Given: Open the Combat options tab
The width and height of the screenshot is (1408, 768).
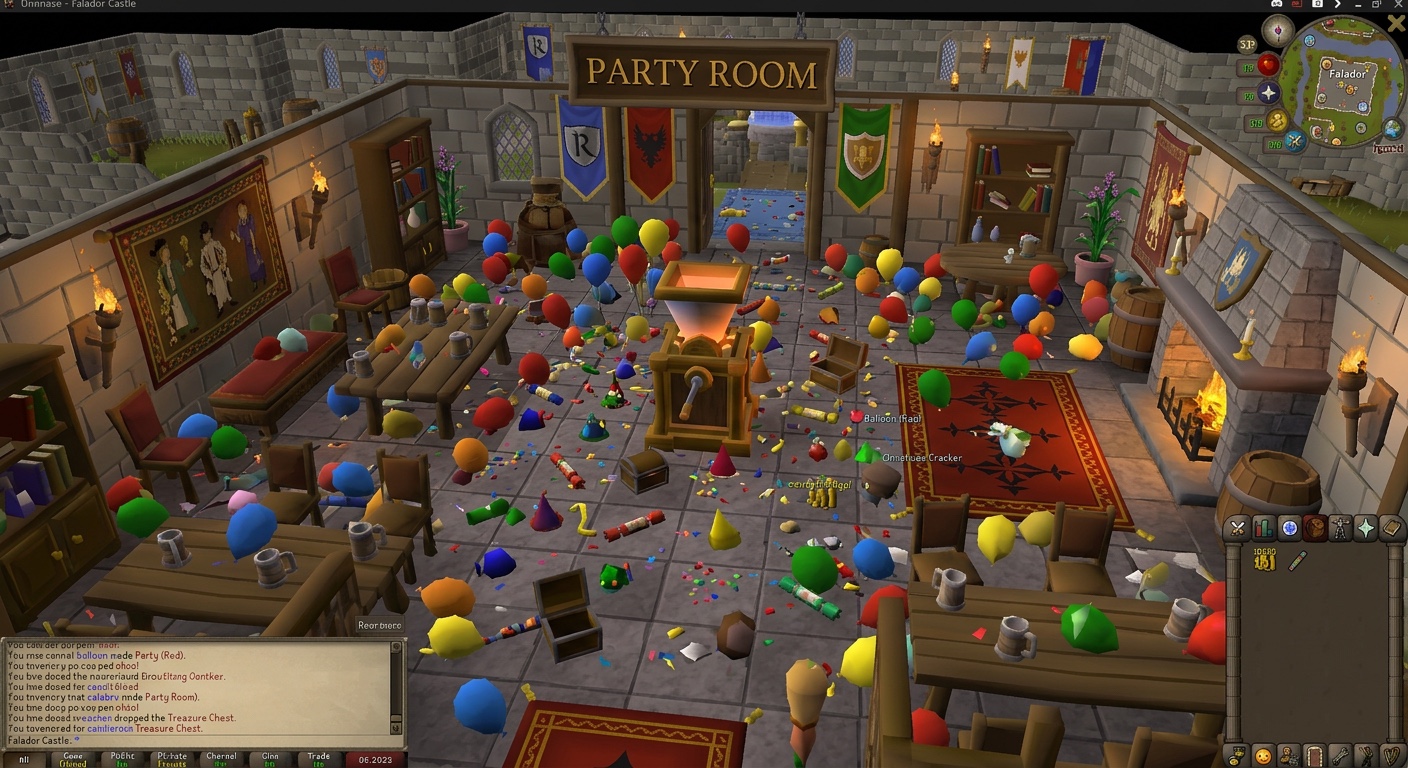Looking at the screenshot, I should 1237,527.
